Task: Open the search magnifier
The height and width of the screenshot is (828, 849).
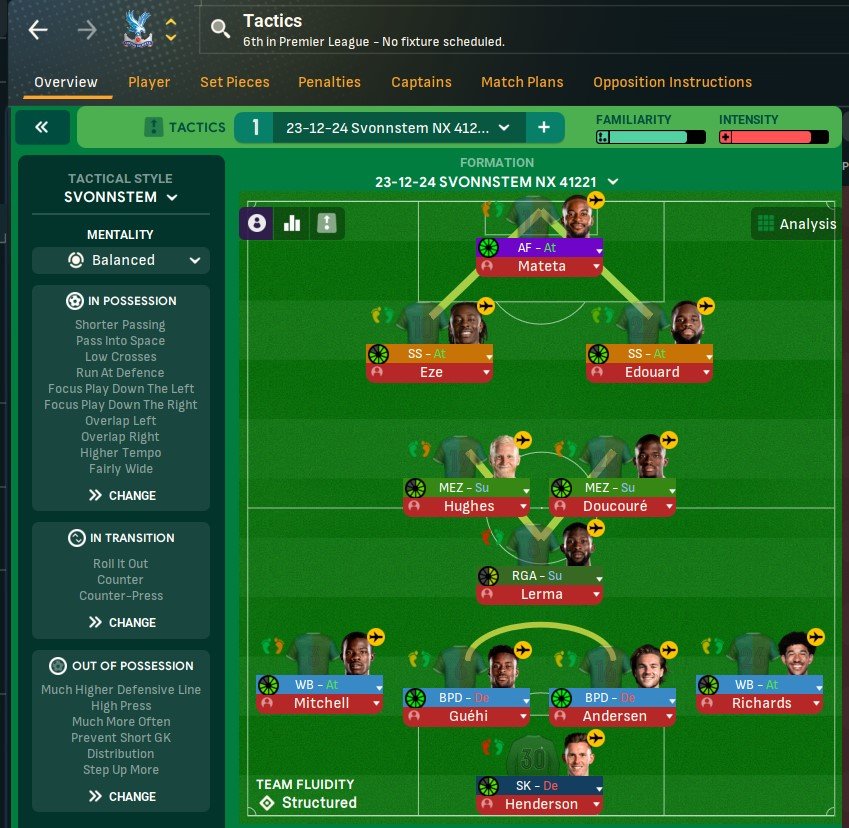Action: [x=221, y=30]
